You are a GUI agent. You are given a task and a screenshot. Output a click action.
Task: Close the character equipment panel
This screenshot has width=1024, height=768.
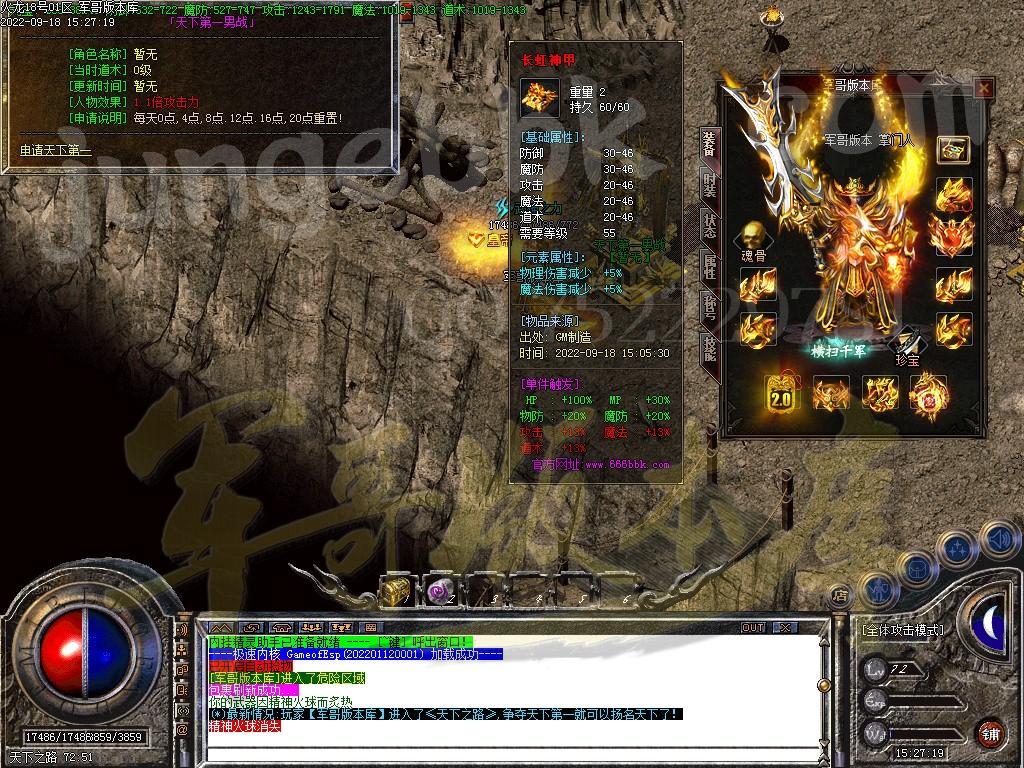click(x=984, y=89)
